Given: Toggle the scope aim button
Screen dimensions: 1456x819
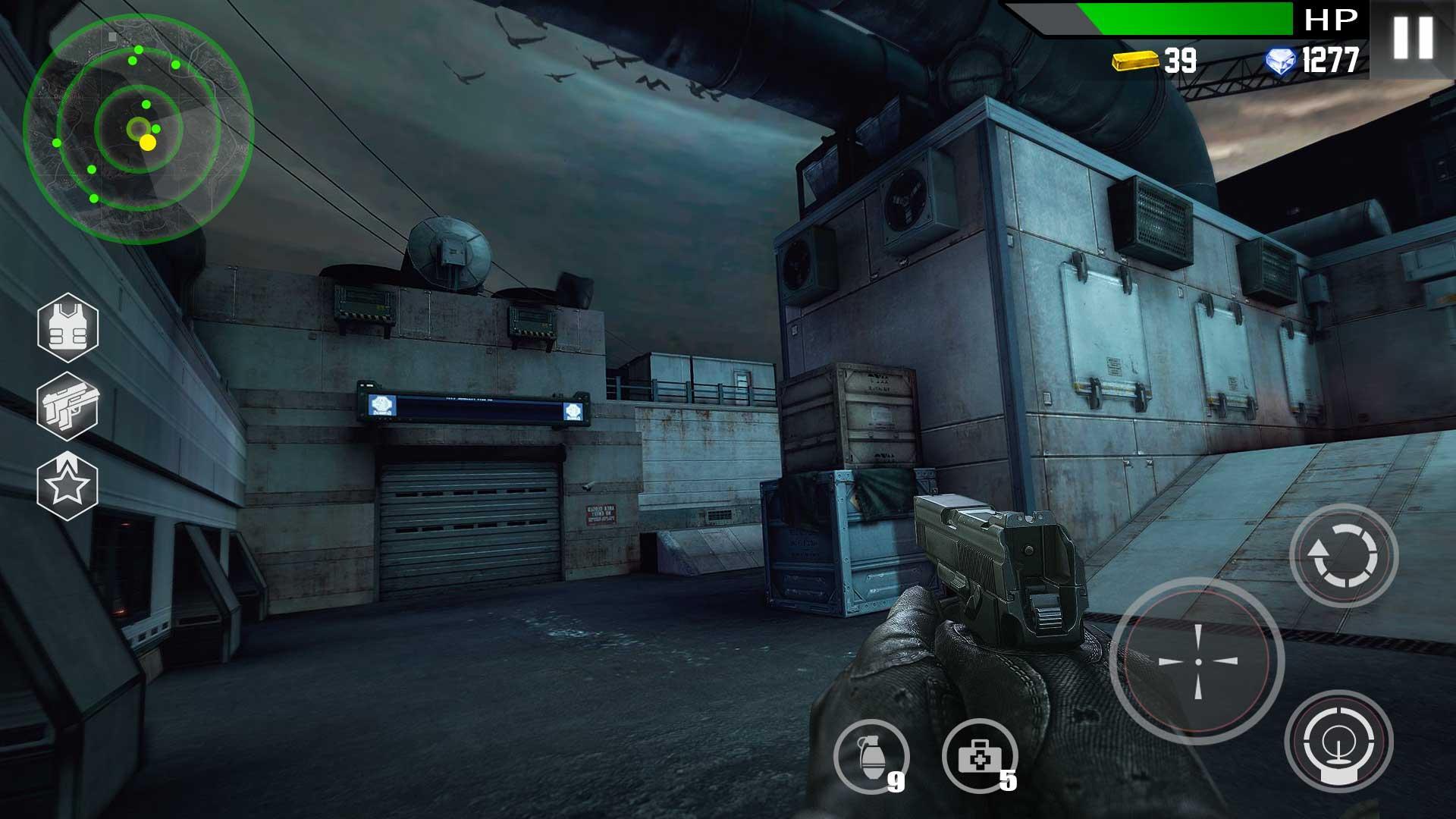Looking at the screenshot, I should pyautogui.click(x=1339, y=742).
